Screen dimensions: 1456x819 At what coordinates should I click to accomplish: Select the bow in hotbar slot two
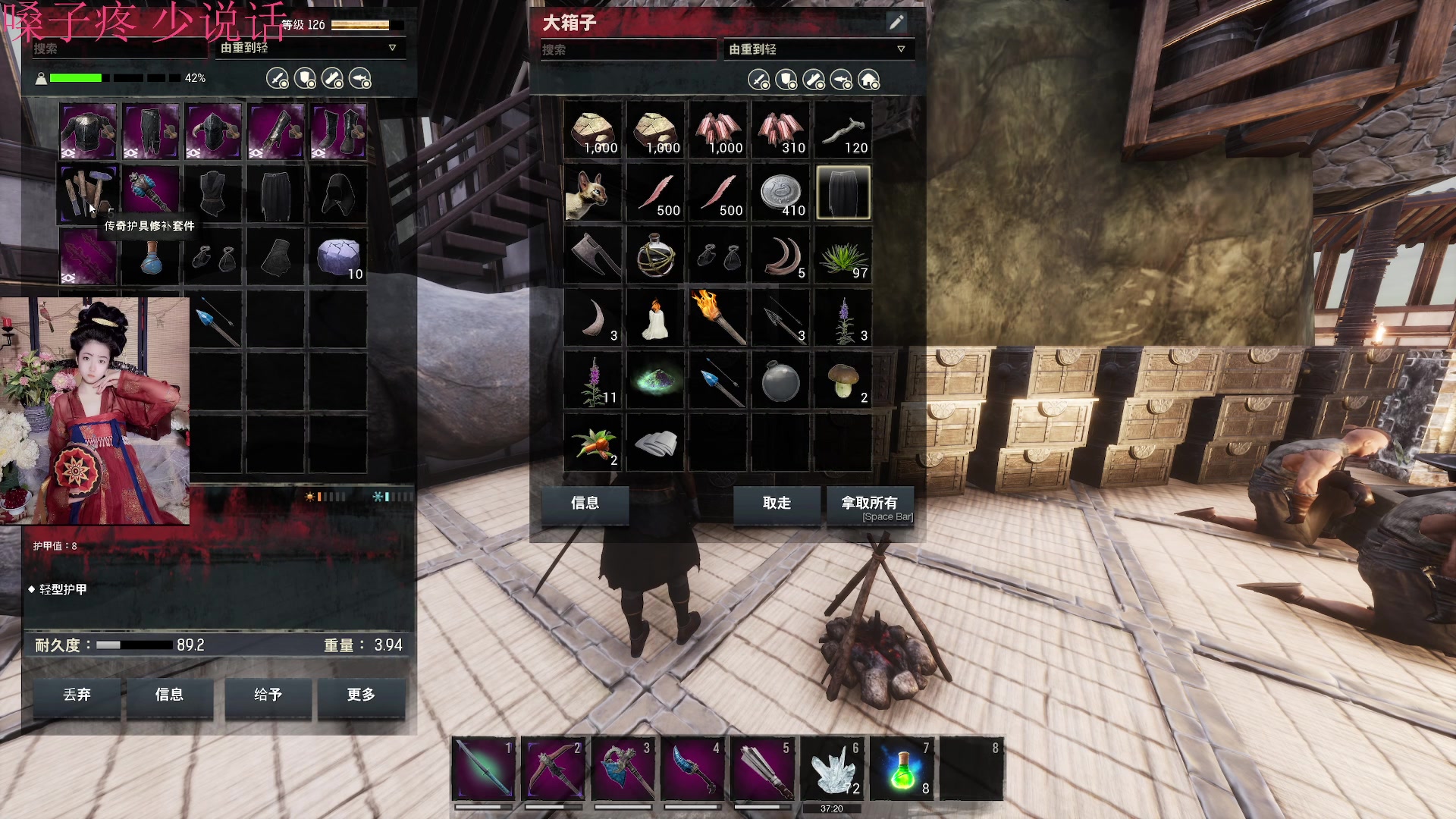click(553, 770)
